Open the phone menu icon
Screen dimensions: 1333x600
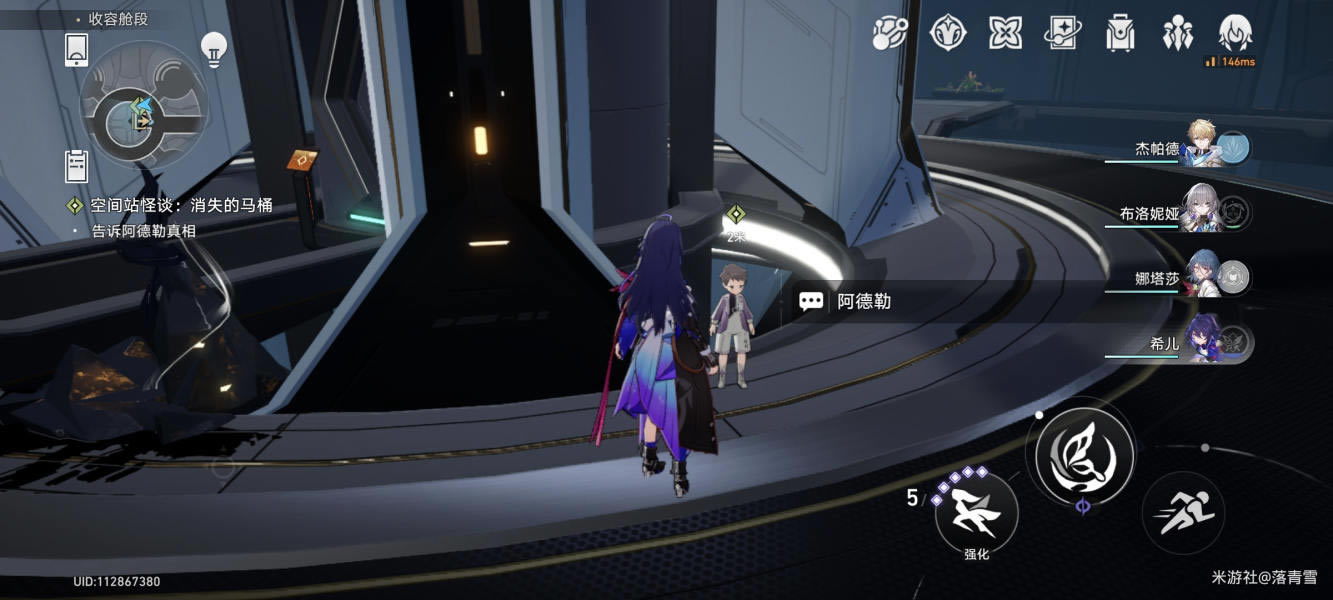[x=77, y=49]
